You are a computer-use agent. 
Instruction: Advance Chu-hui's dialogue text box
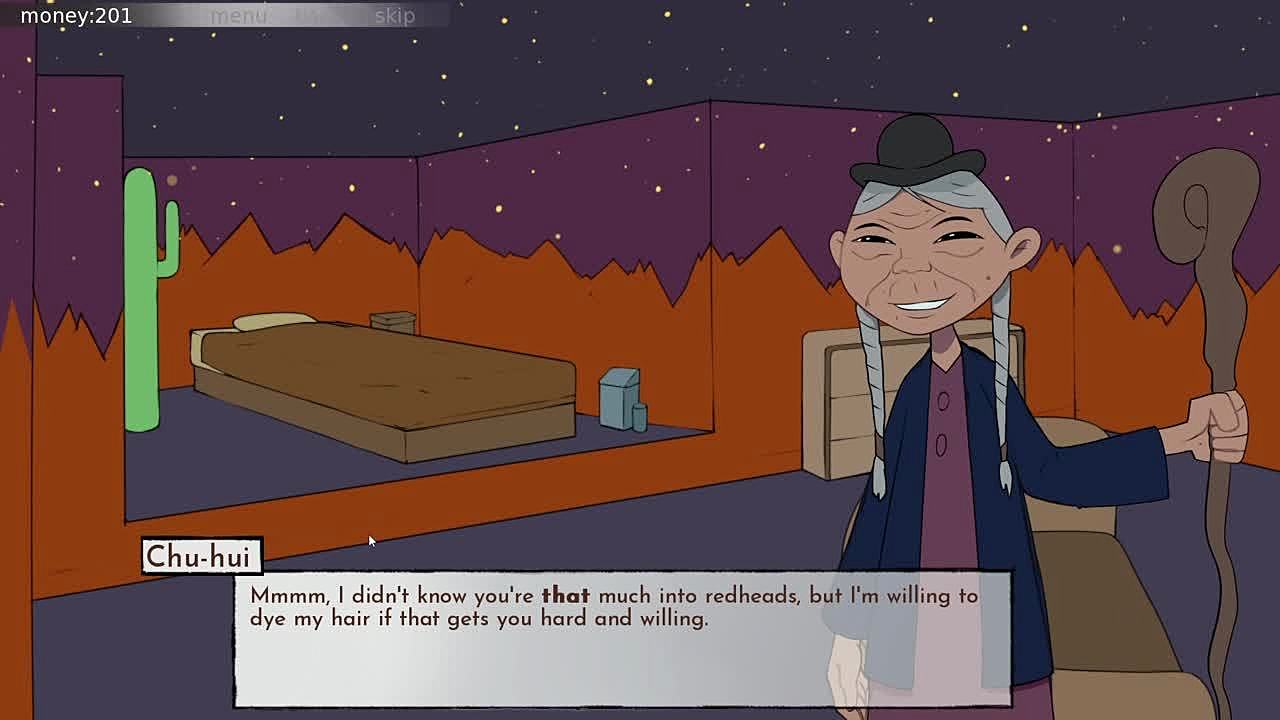[621, 638]
